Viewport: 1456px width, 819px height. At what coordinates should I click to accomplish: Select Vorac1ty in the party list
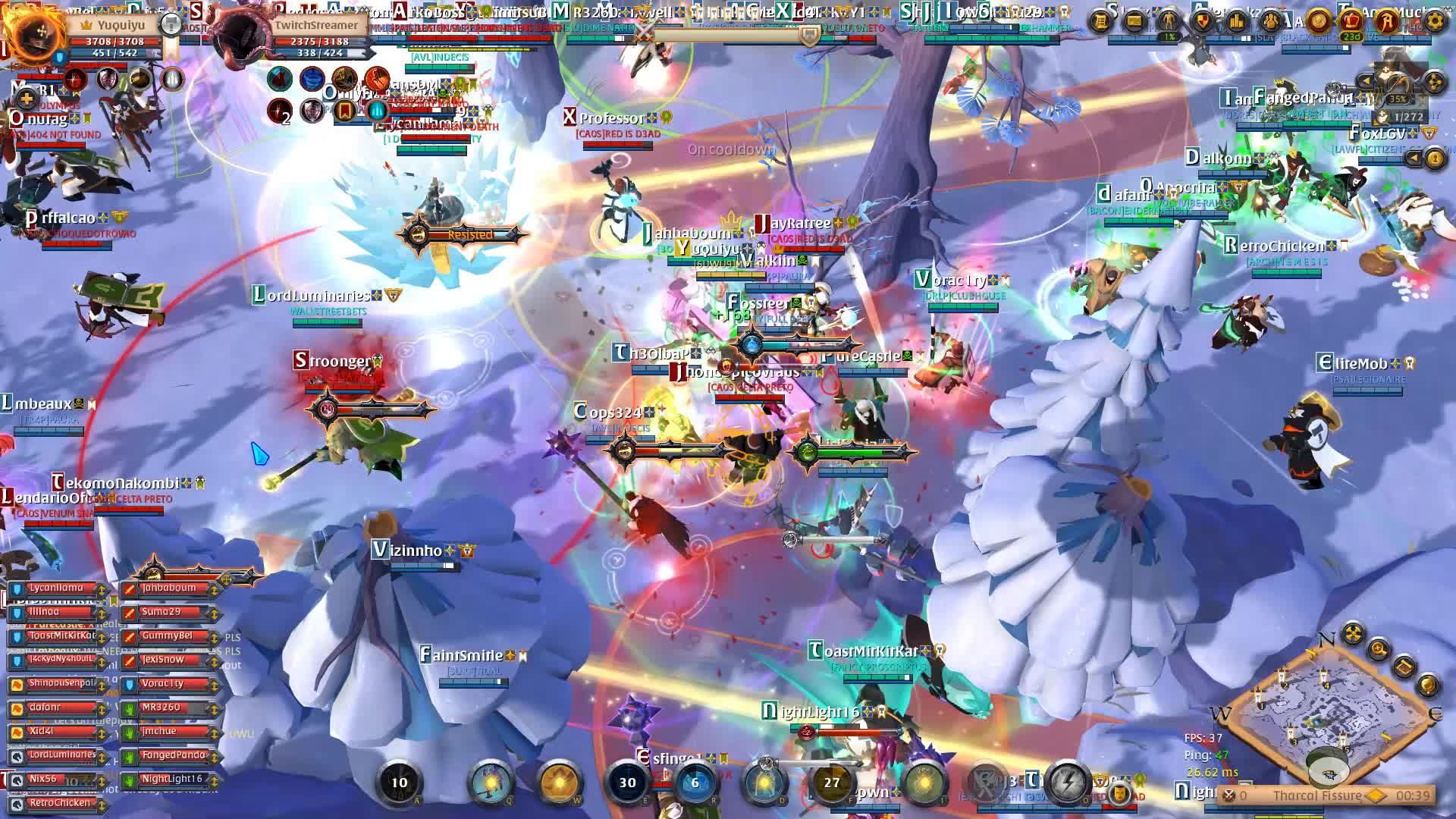tap(163, 683)
